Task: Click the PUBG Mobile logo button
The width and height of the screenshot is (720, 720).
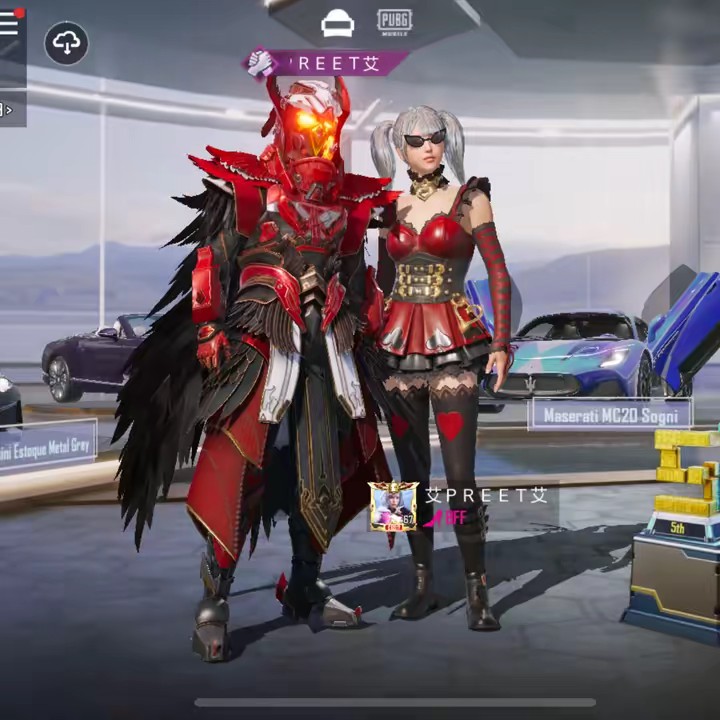Action: click(394, 21)
